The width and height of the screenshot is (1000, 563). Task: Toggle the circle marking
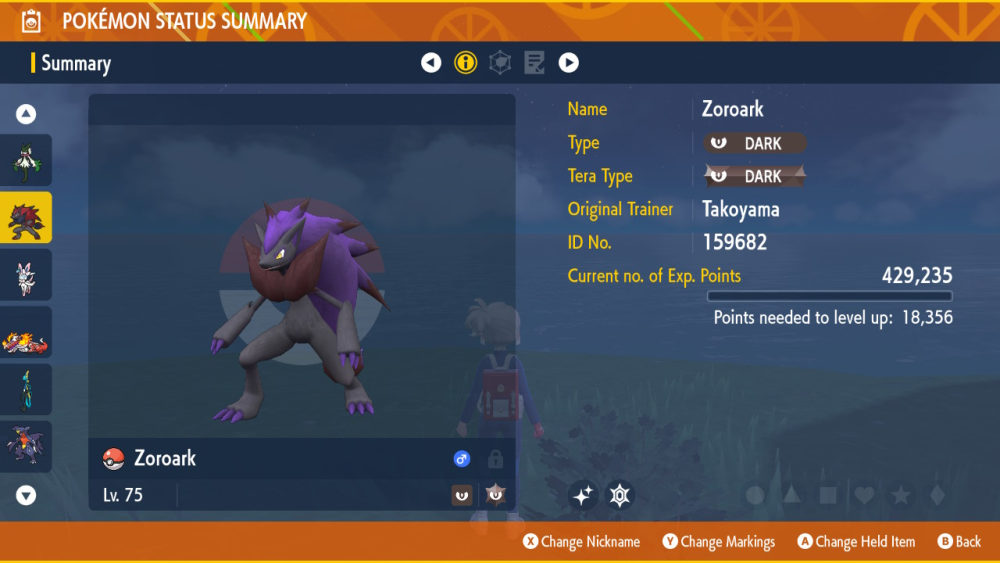pyautogui.click(x=755, y=495)
